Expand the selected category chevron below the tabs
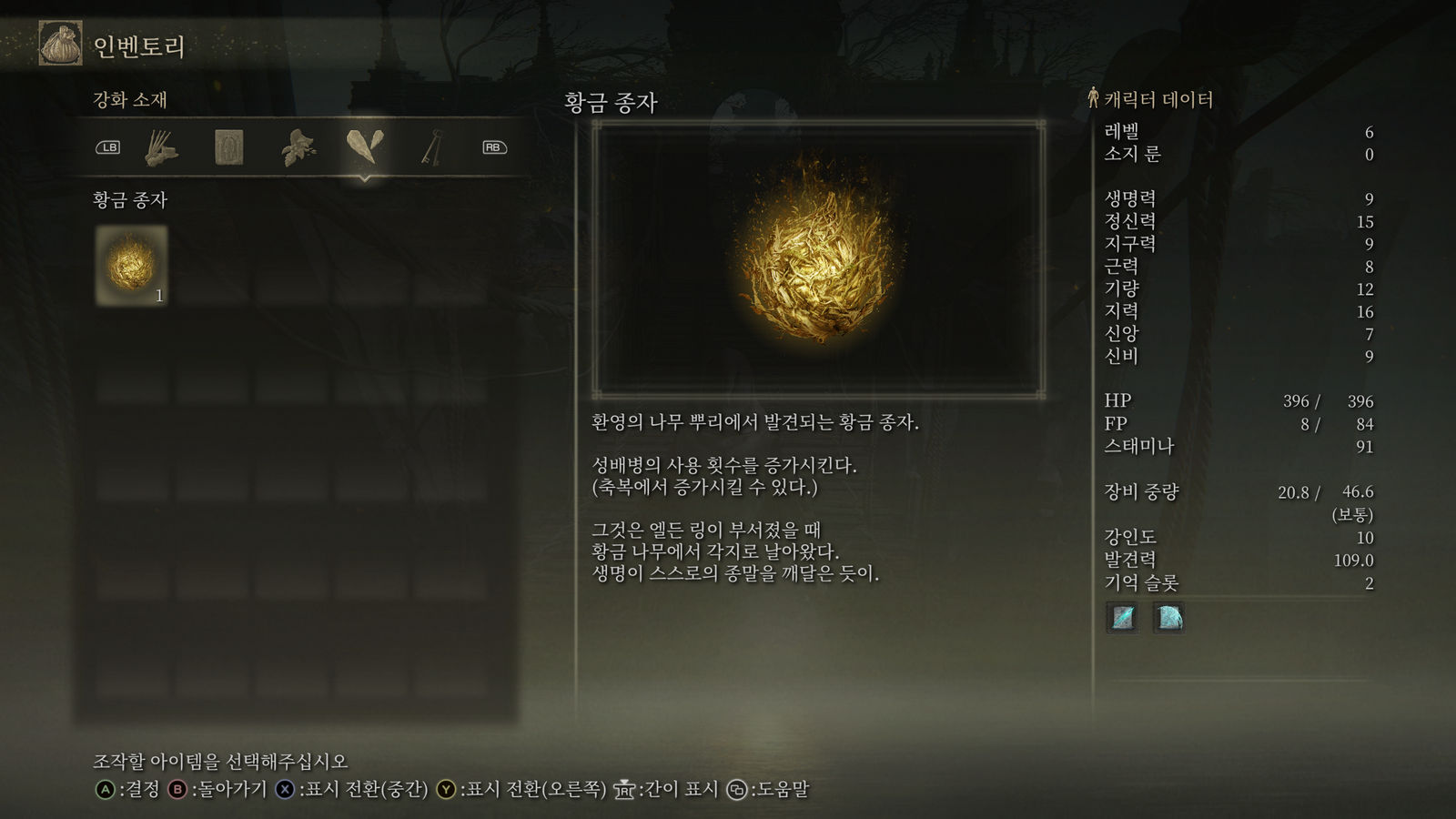Viewport: 1456px width, 819px height. point(364,178)
